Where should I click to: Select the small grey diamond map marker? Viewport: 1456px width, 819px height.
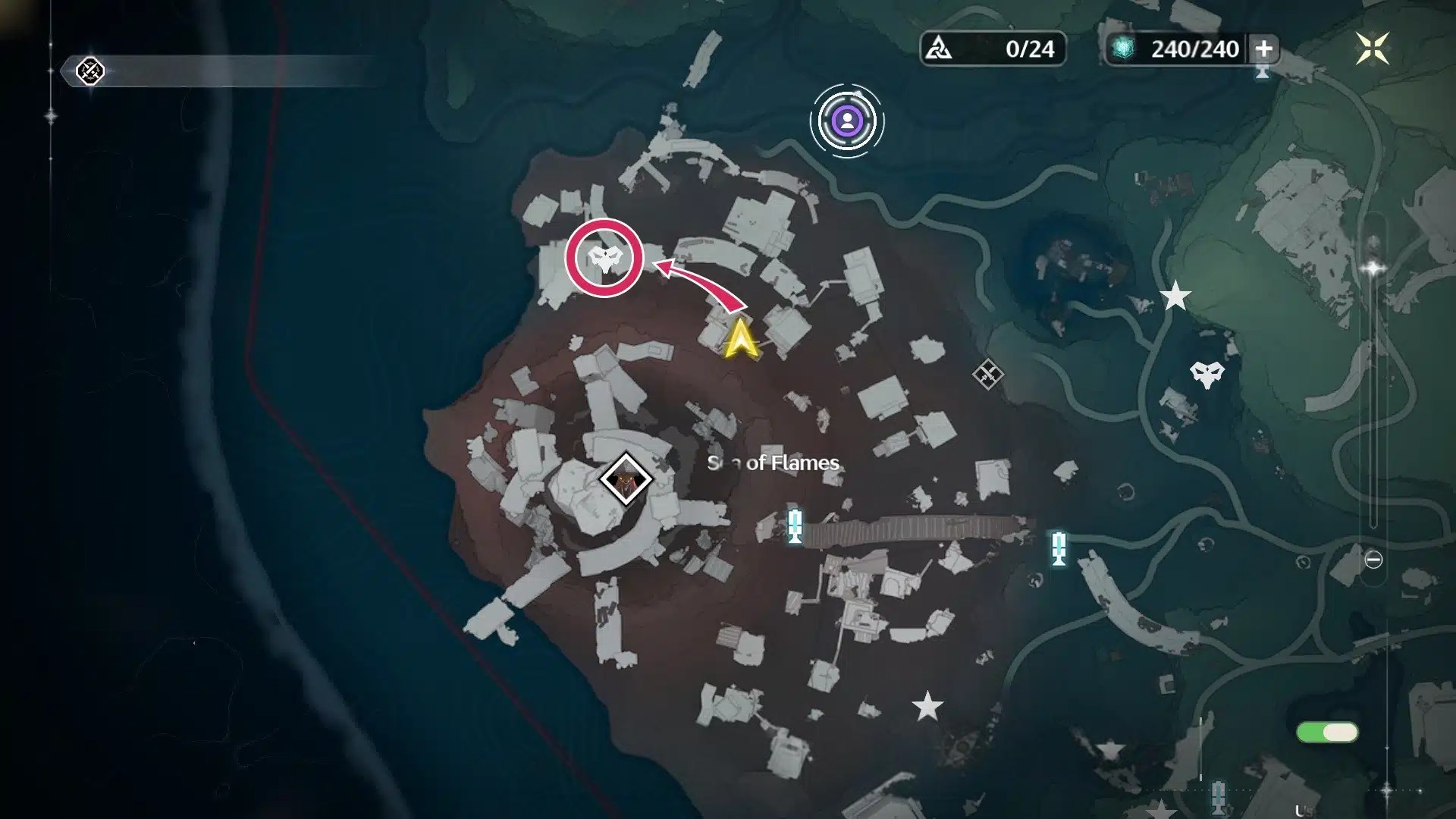[x=987, y=374]
